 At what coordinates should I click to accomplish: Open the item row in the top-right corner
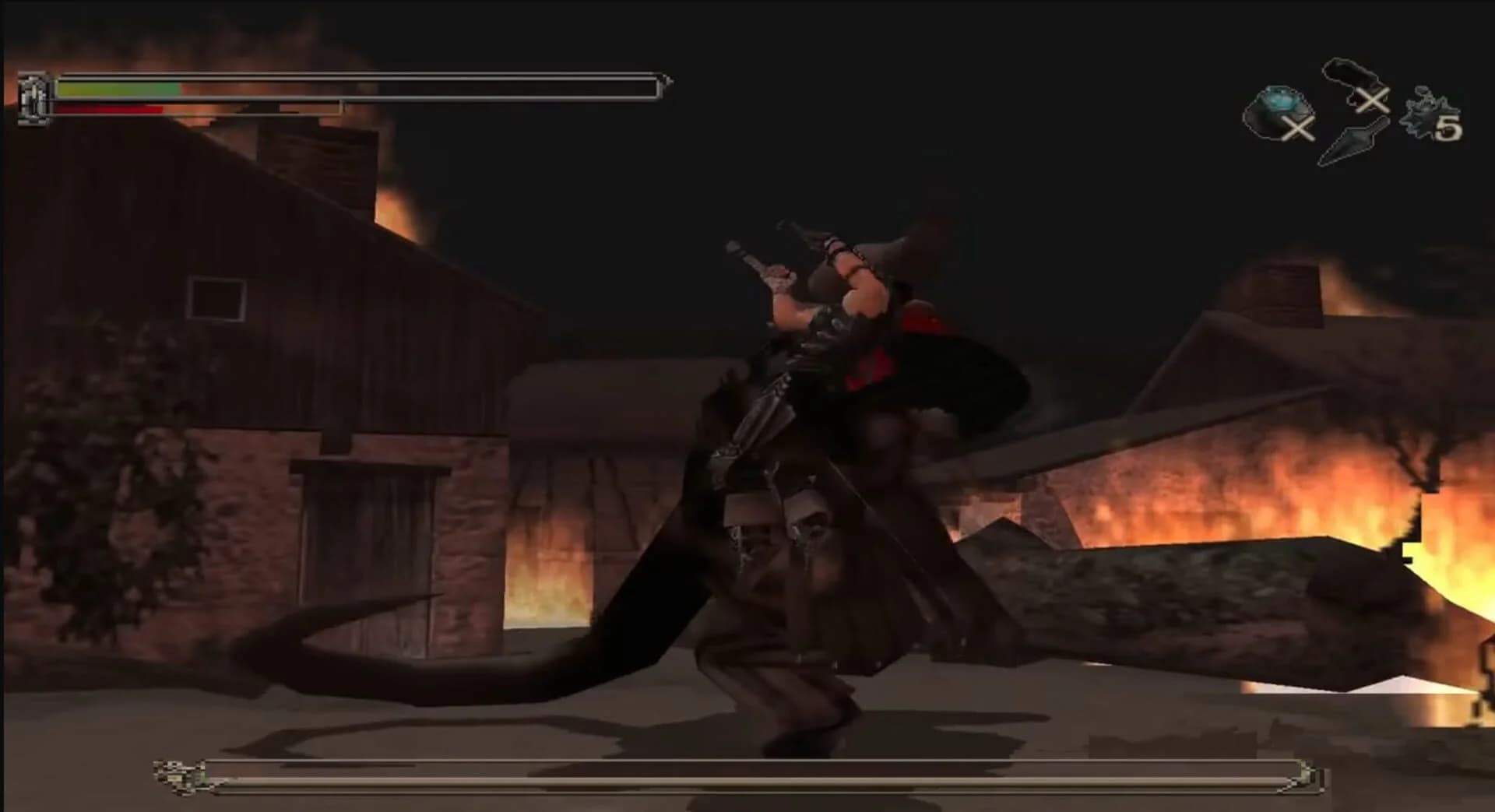click(x=1355, y=109)
